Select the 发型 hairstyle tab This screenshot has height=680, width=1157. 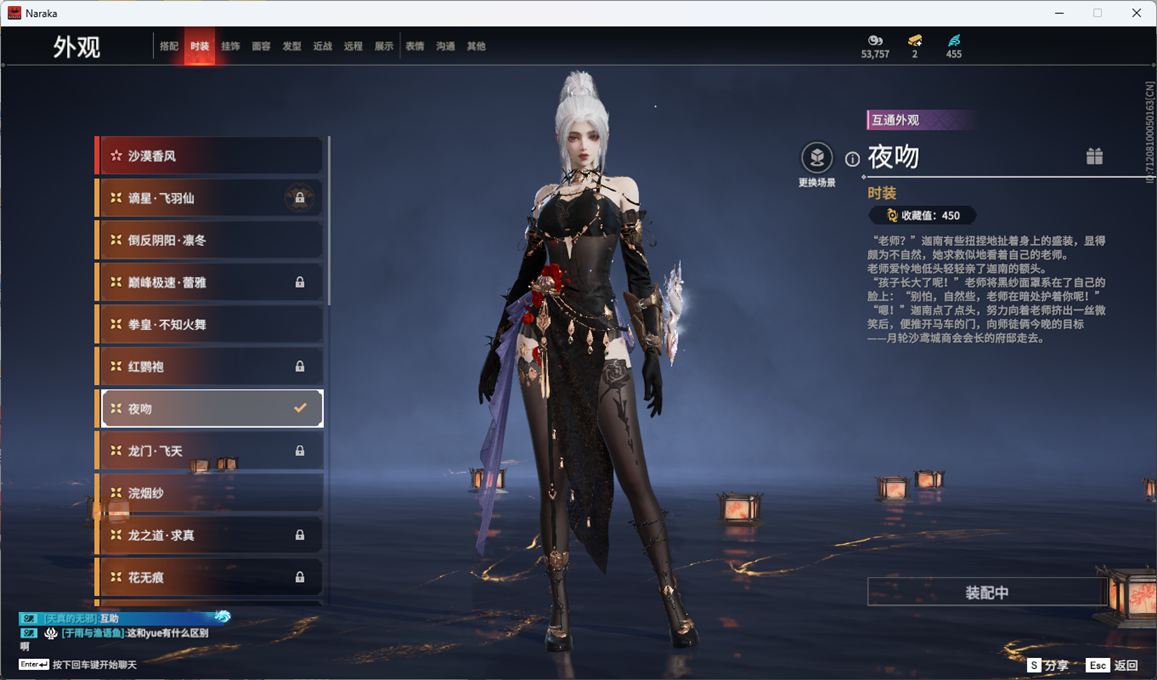[x=292, y=46]
